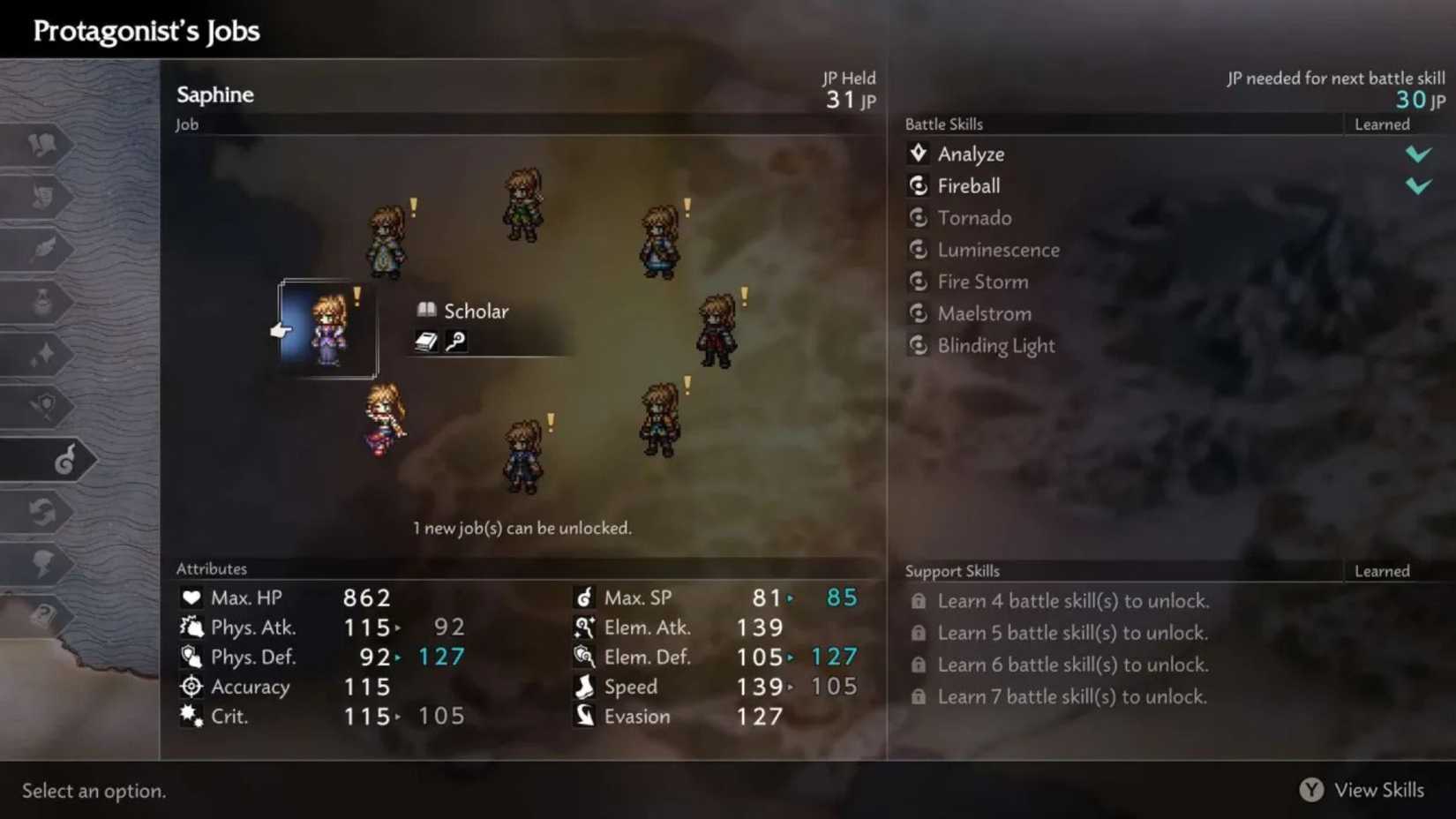The width and height of the screenshot is (1456, 819).
Task: Click the magnifying glass icon under Scholar
Action: [x=456, y=342]
